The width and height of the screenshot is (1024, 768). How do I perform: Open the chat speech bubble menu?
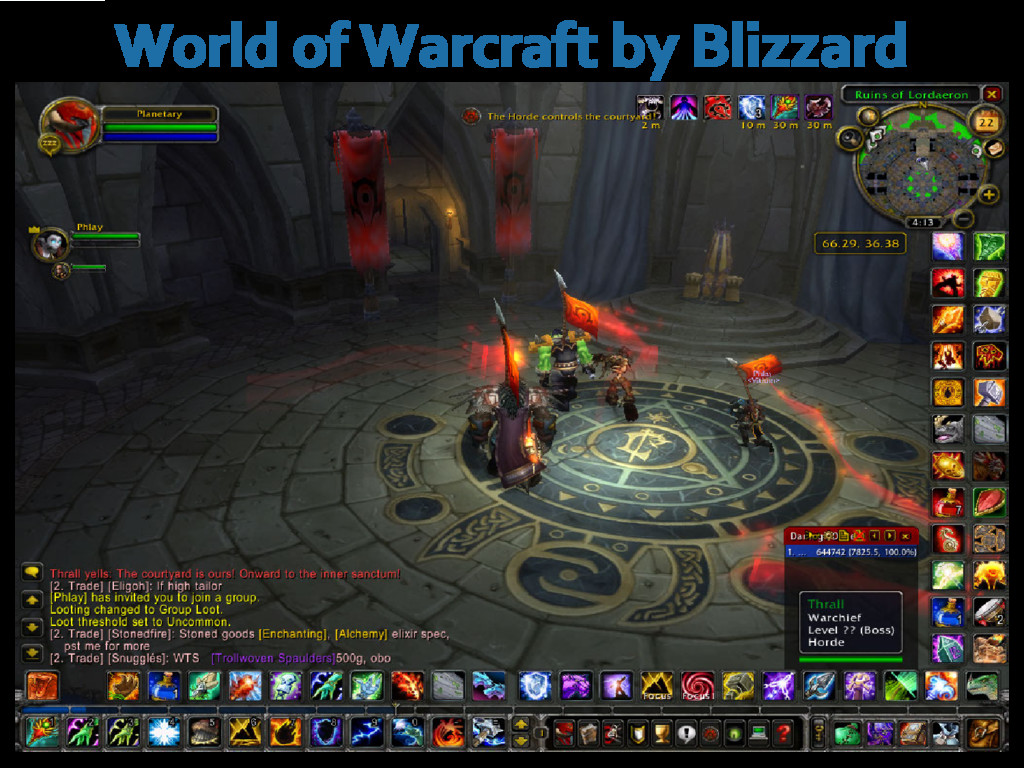32,573
